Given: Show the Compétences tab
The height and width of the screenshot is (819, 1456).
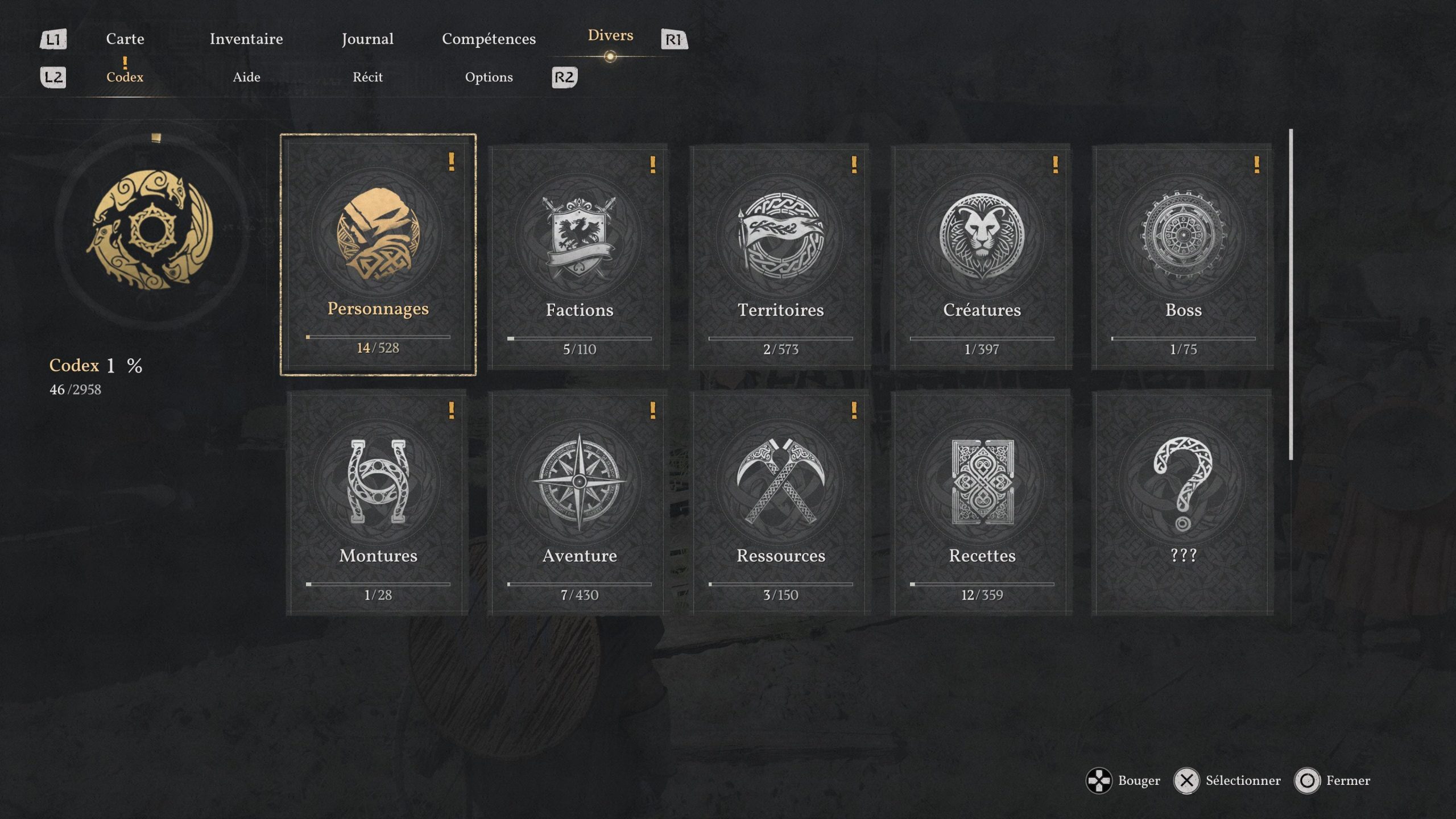Looking at the screenshot, I should pos(489,39).
